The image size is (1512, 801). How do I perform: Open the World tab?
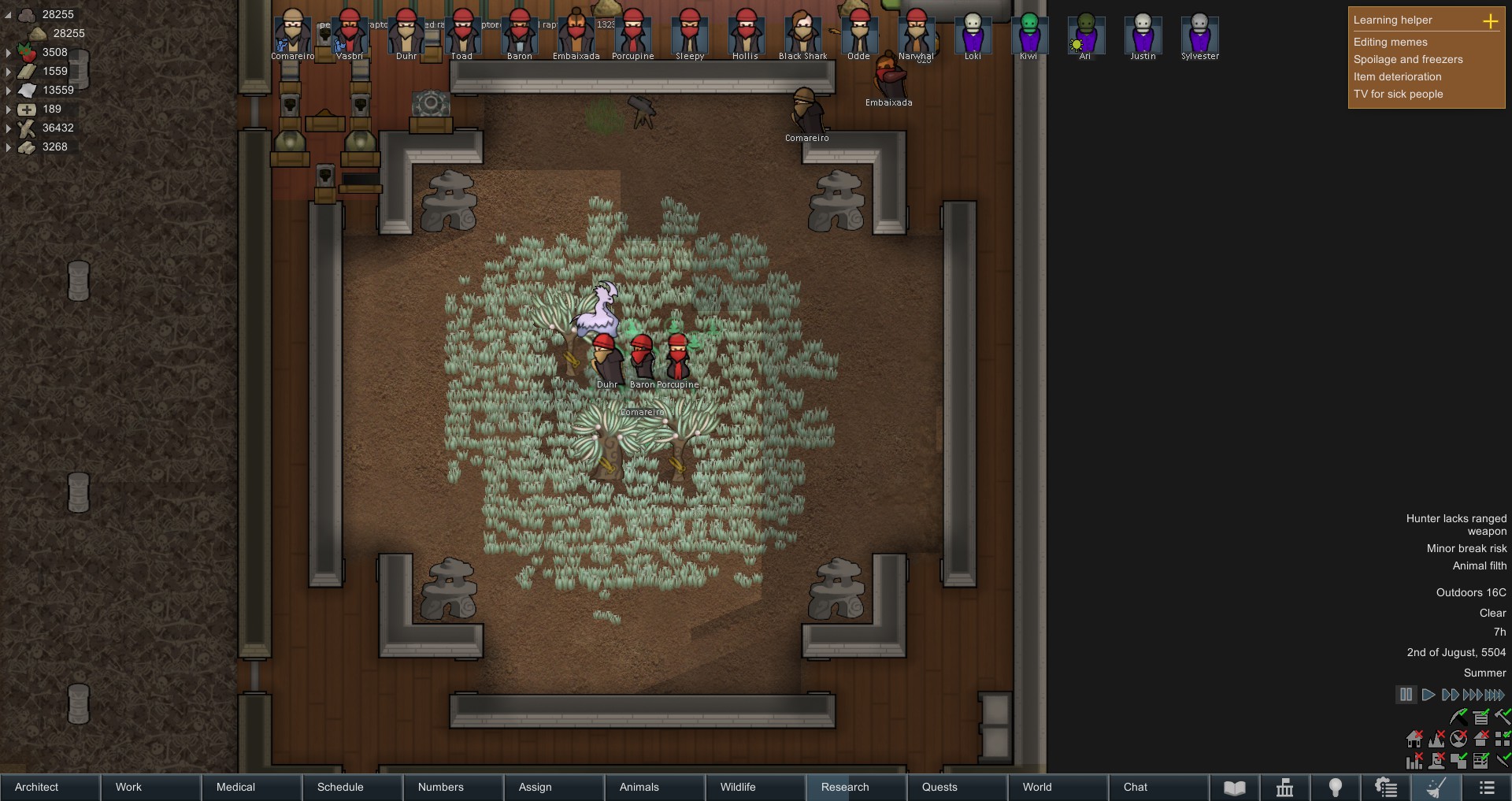click(x=1037, y=788)
